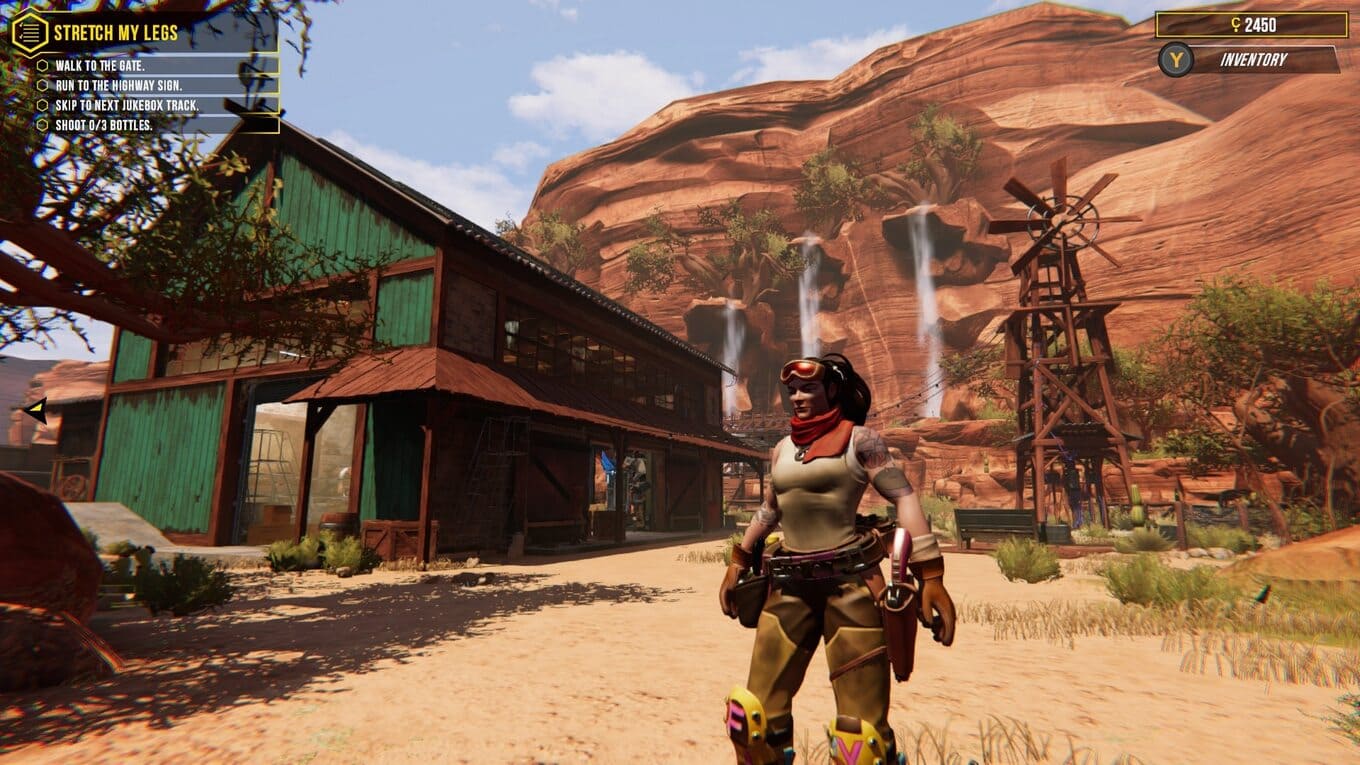Open the Inventory panel

pos(1252,60)
